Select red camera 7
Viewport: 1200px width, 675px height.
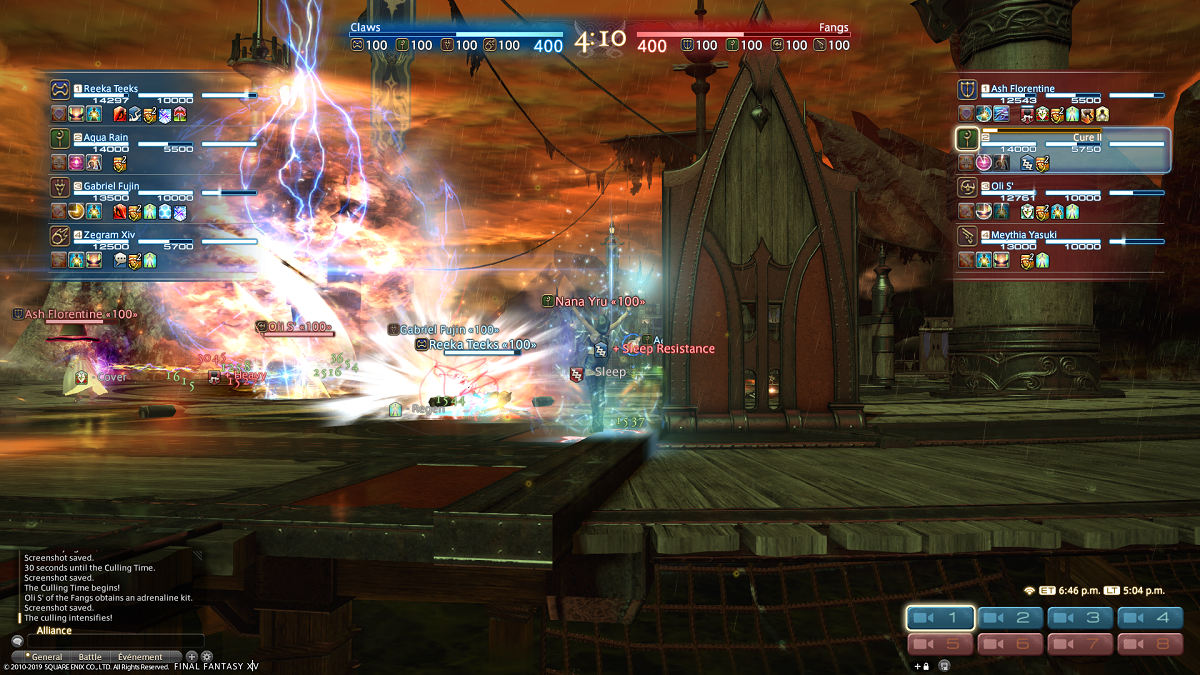(1081, 644)
